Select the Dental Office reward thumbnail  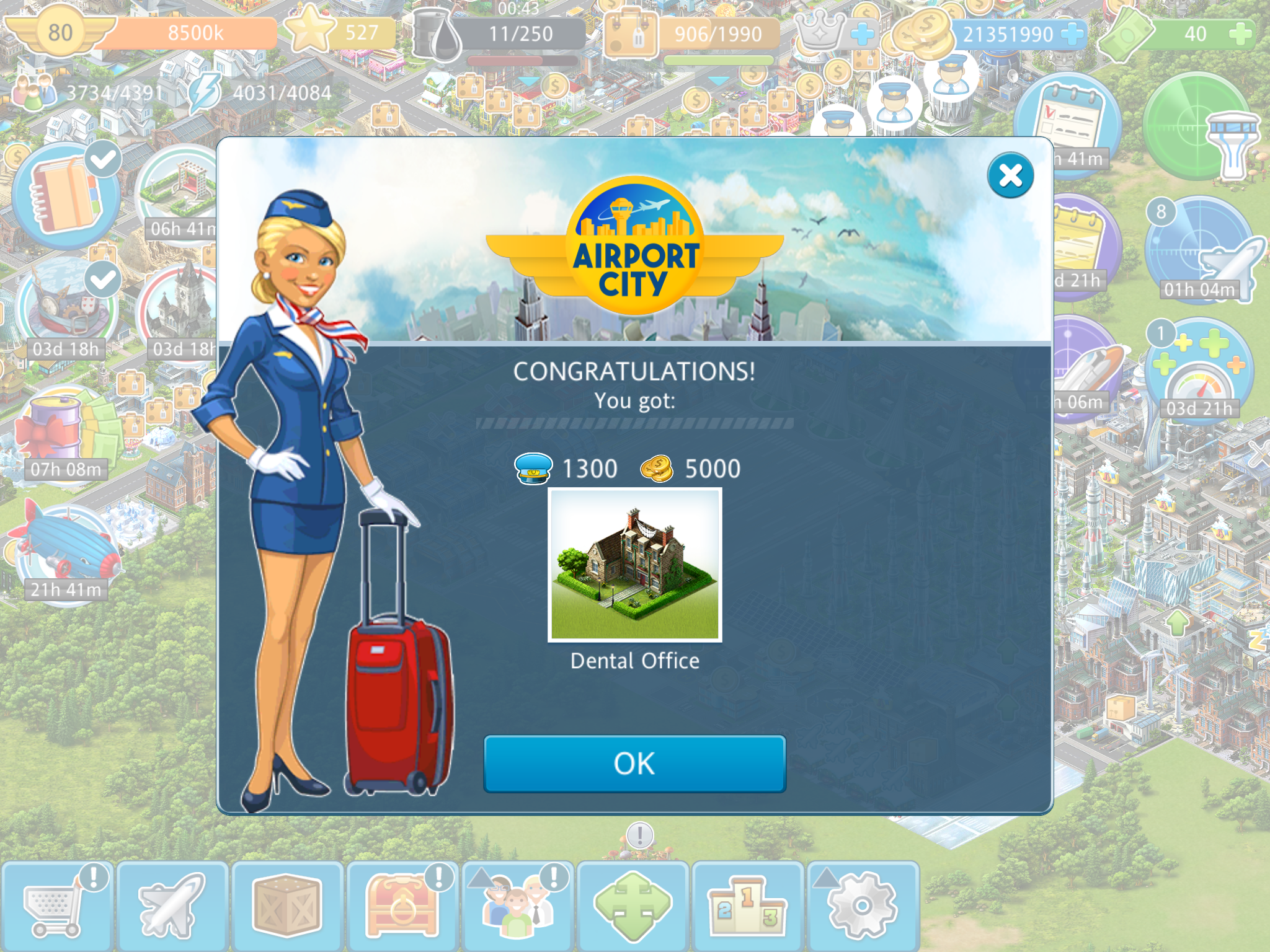click(634, 565)
